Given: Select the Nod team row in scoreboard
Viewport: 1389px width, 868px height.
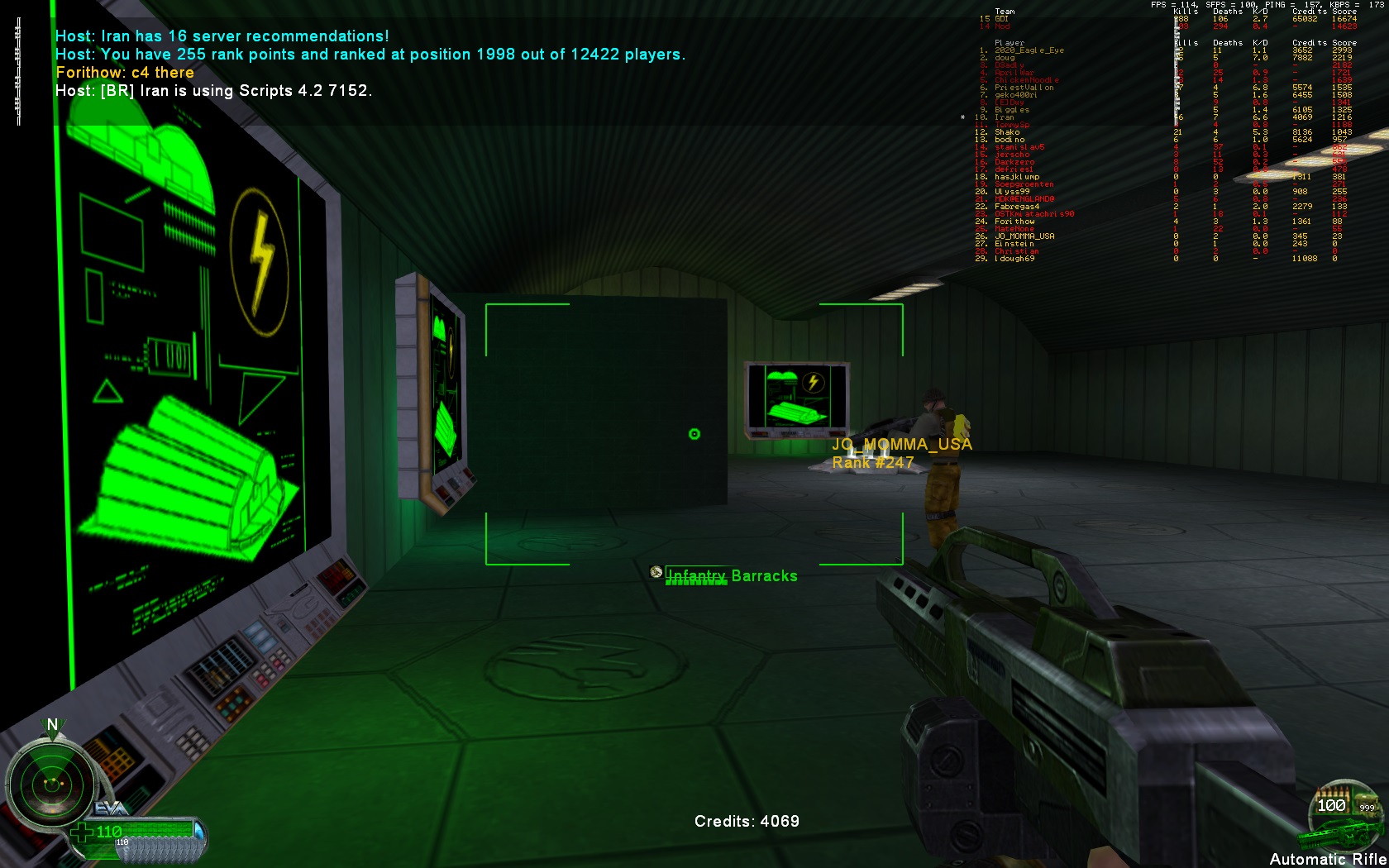Looking at the screenshot, I should pos(1002,26).
